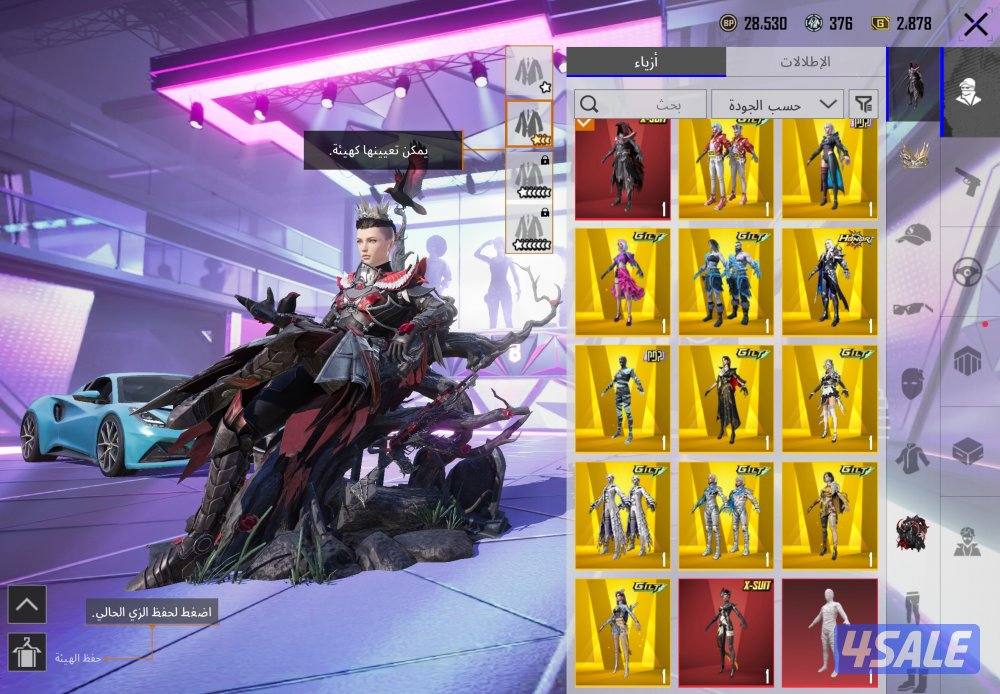Select the three-star outfit preset slot
Viewport: 1000px width, 694px height.
tap(529, 124)
